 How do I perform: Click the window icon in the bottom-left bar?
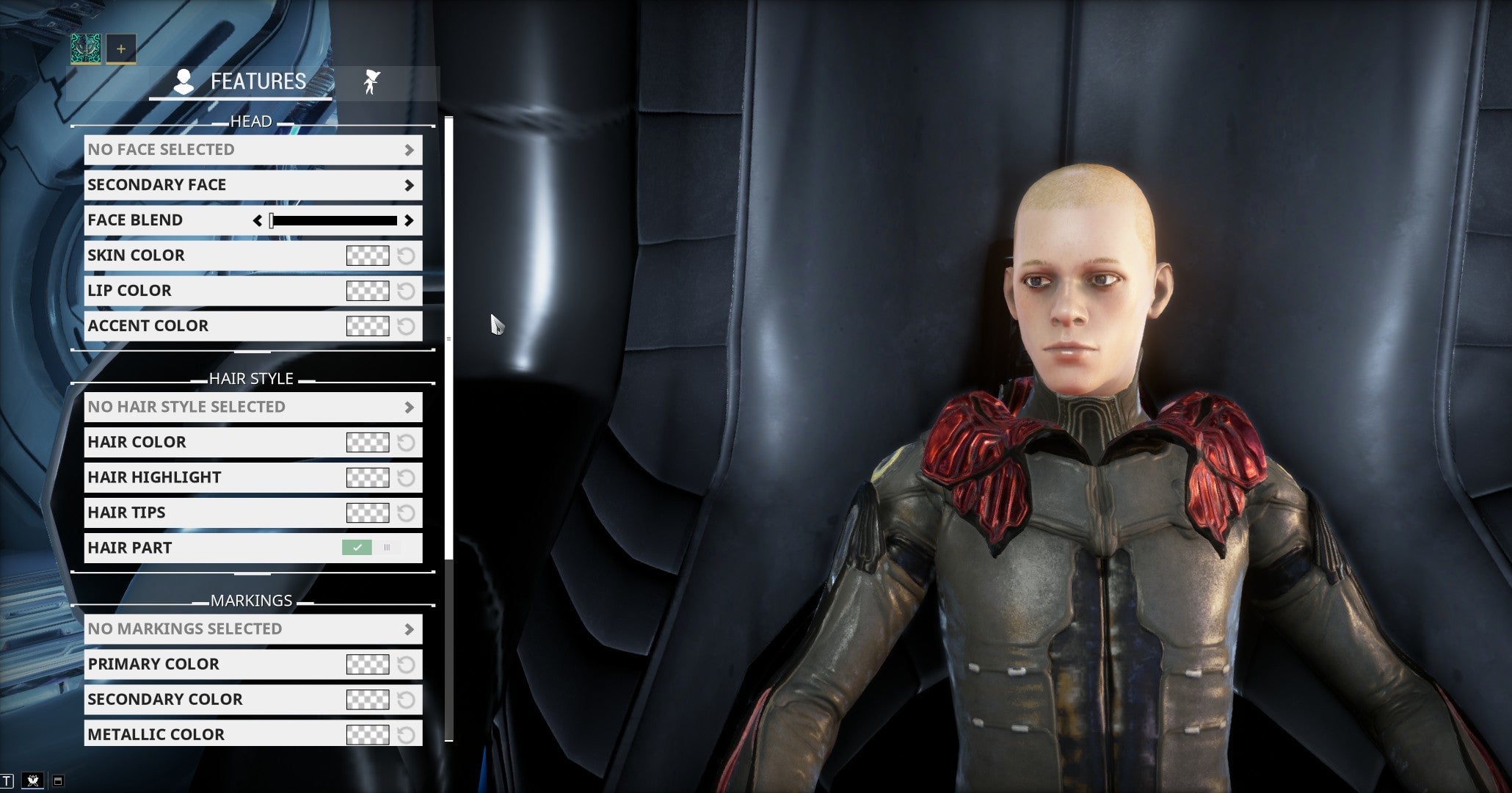[x=58, y=781]
